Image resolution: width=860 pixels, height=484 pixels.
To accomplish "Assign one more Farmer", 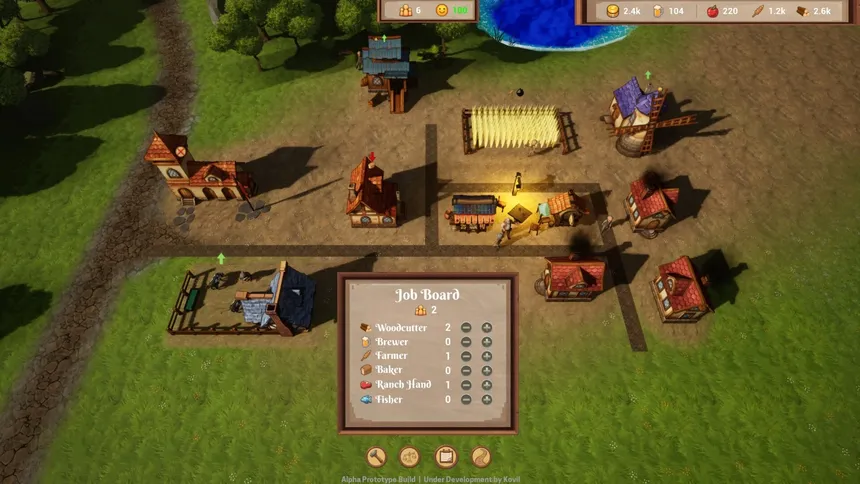I will coord(487,356).
